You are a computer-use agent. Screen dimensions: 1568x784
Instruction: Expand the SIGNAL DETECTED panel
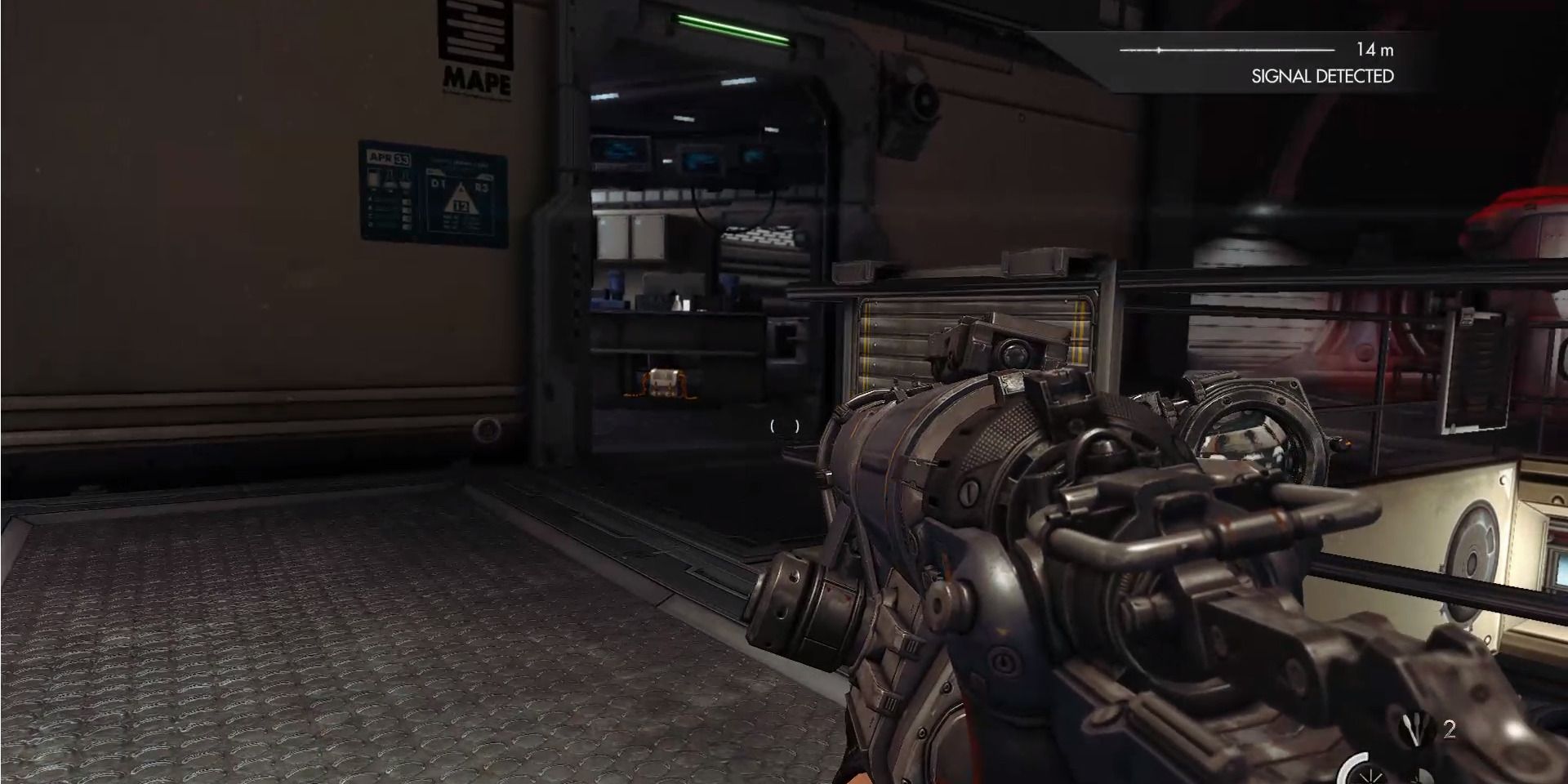(1322, 75)
